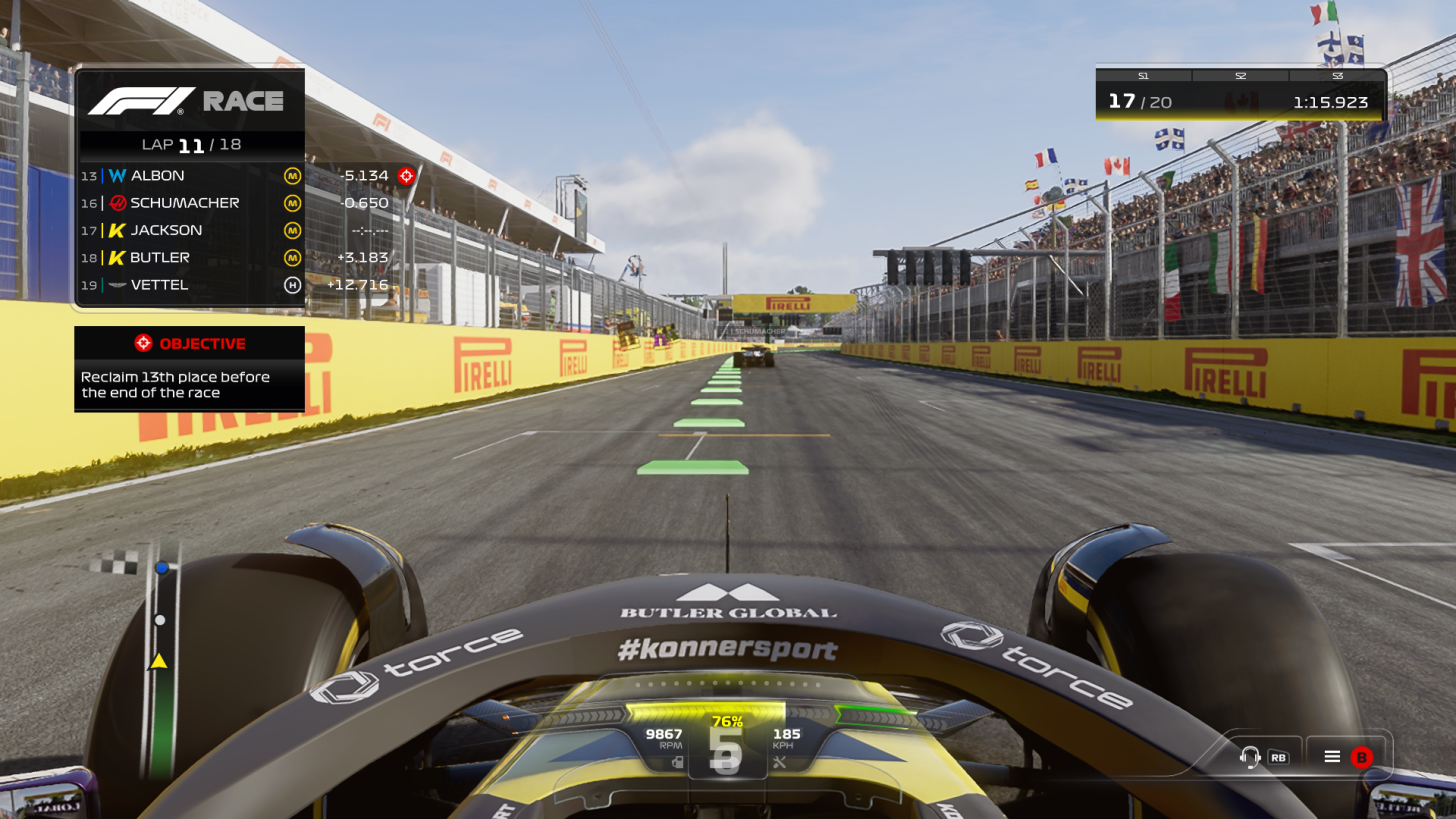Select the S3 sector tab

(1337, 75)
